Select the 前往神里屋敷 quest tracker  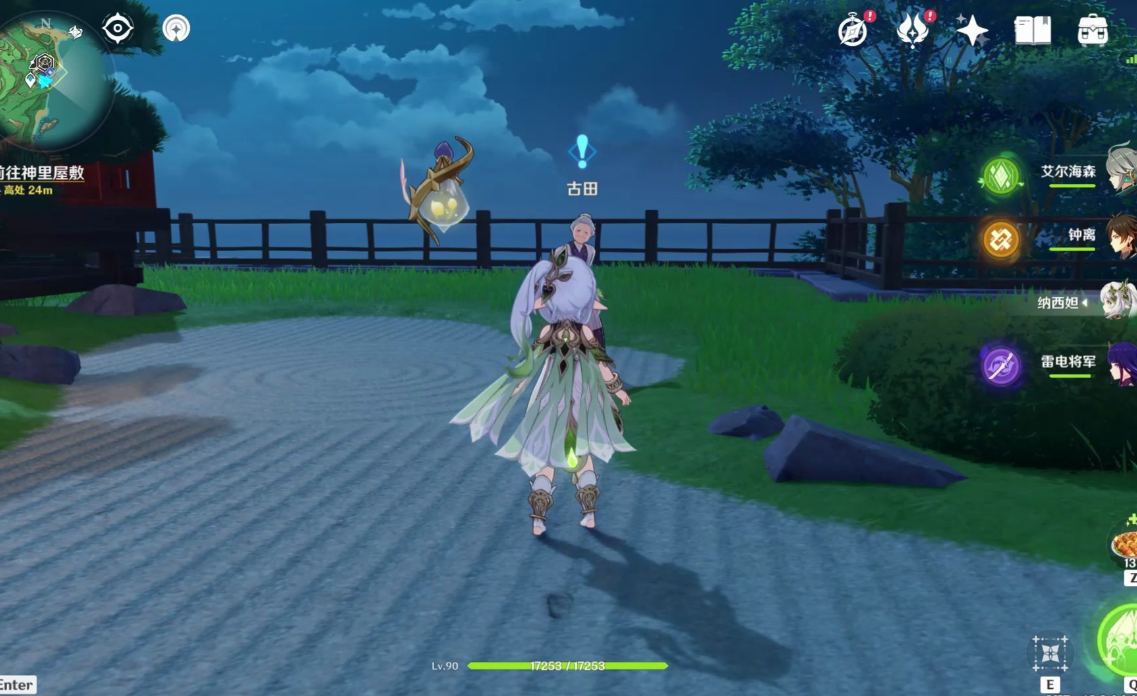(x=45, y=173)
